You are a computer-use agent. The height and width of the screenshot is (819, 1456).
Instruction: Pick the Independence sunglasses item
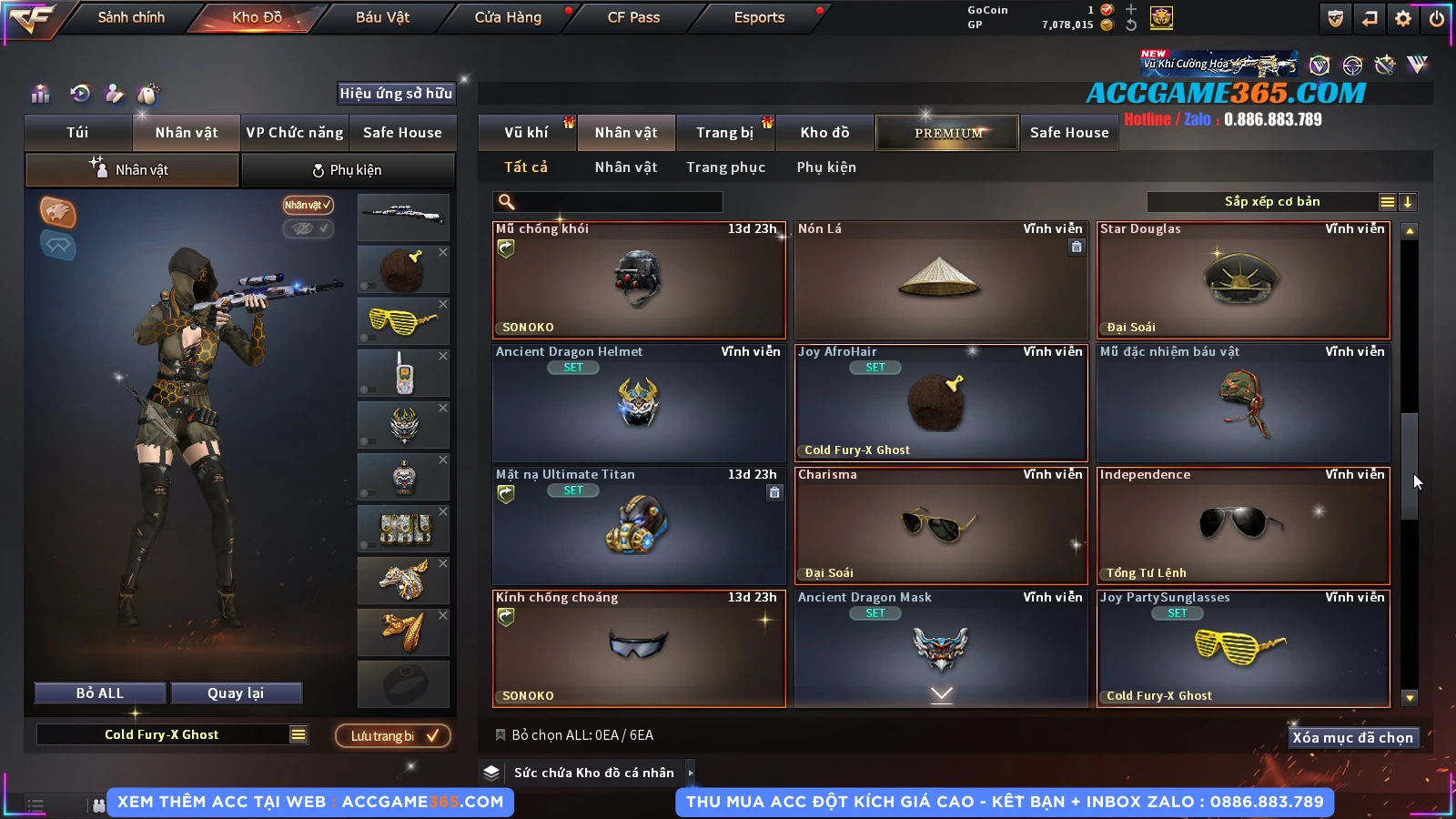[x=1243, y=526]
